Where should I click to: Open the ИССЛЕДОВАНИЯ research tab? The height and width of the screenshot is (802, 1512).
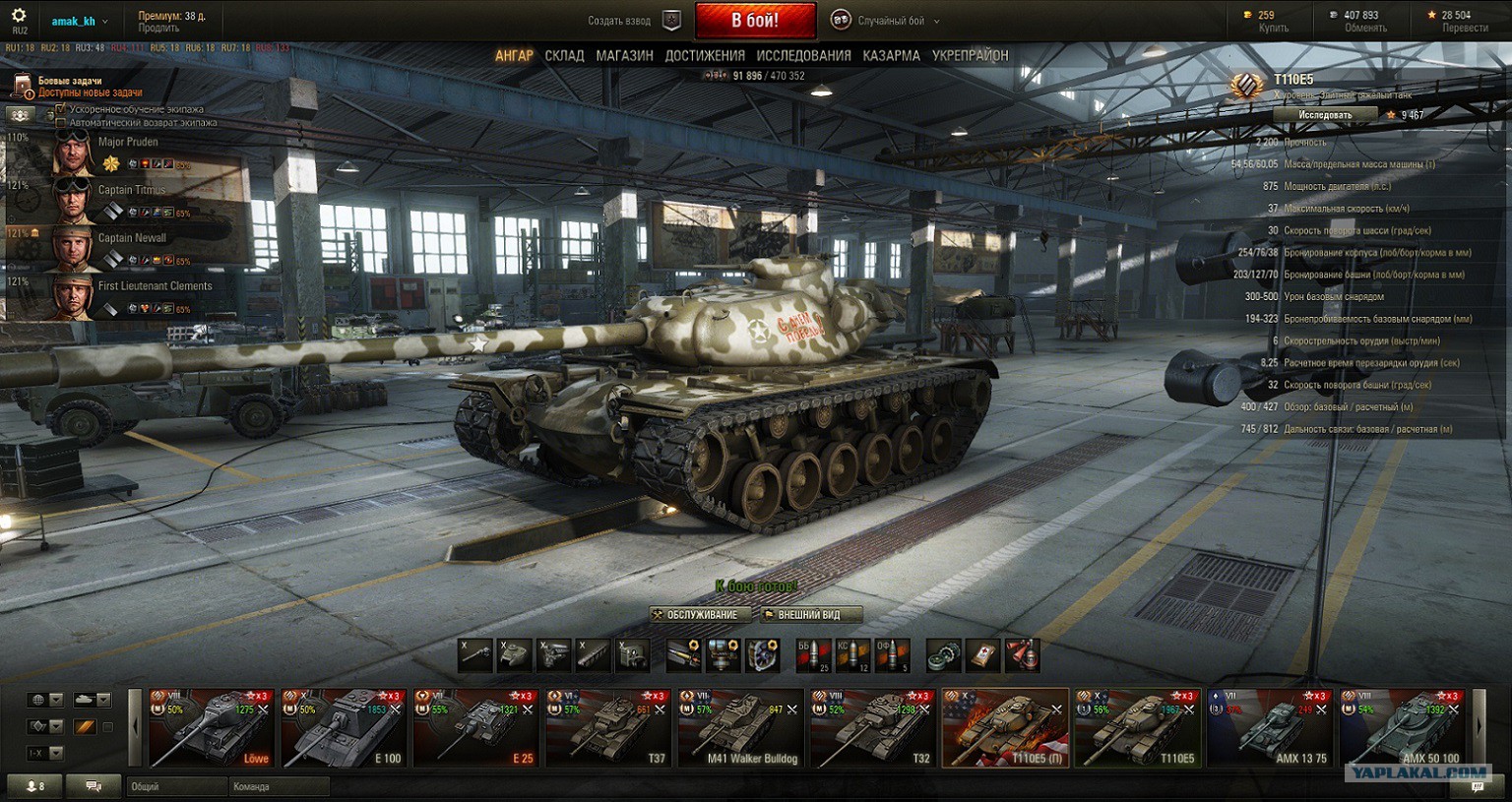[803, 56]
